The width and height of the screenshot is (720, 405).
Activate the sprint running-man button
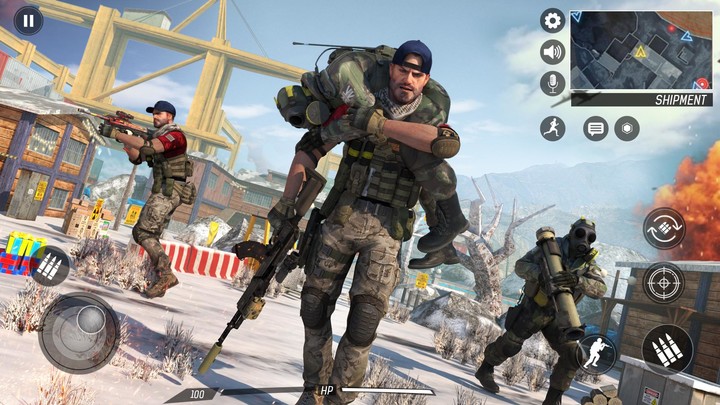[x=552, y=128]
